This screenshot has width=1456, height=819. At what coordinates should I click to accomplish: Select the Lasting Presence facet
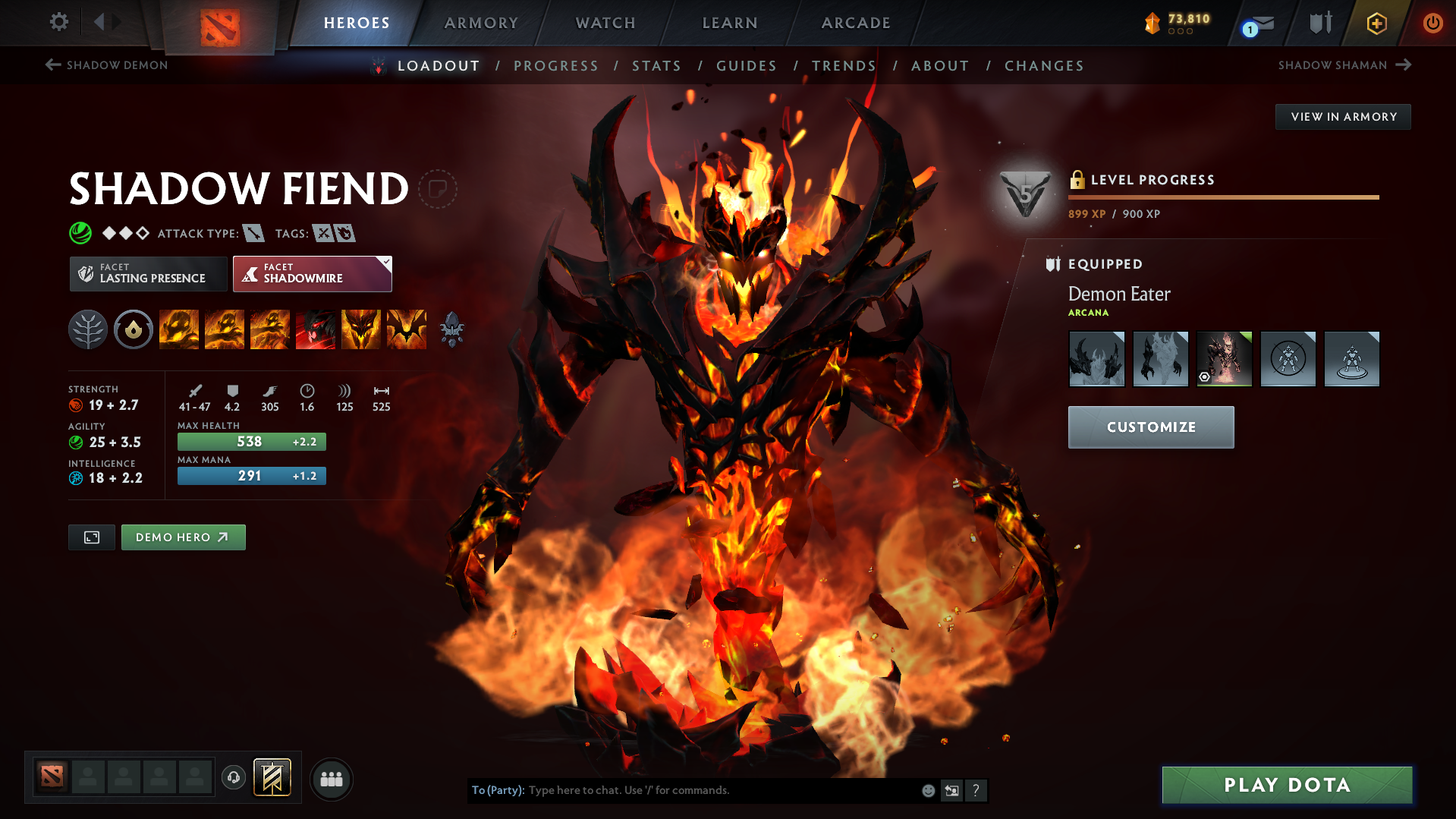(149, 274)
